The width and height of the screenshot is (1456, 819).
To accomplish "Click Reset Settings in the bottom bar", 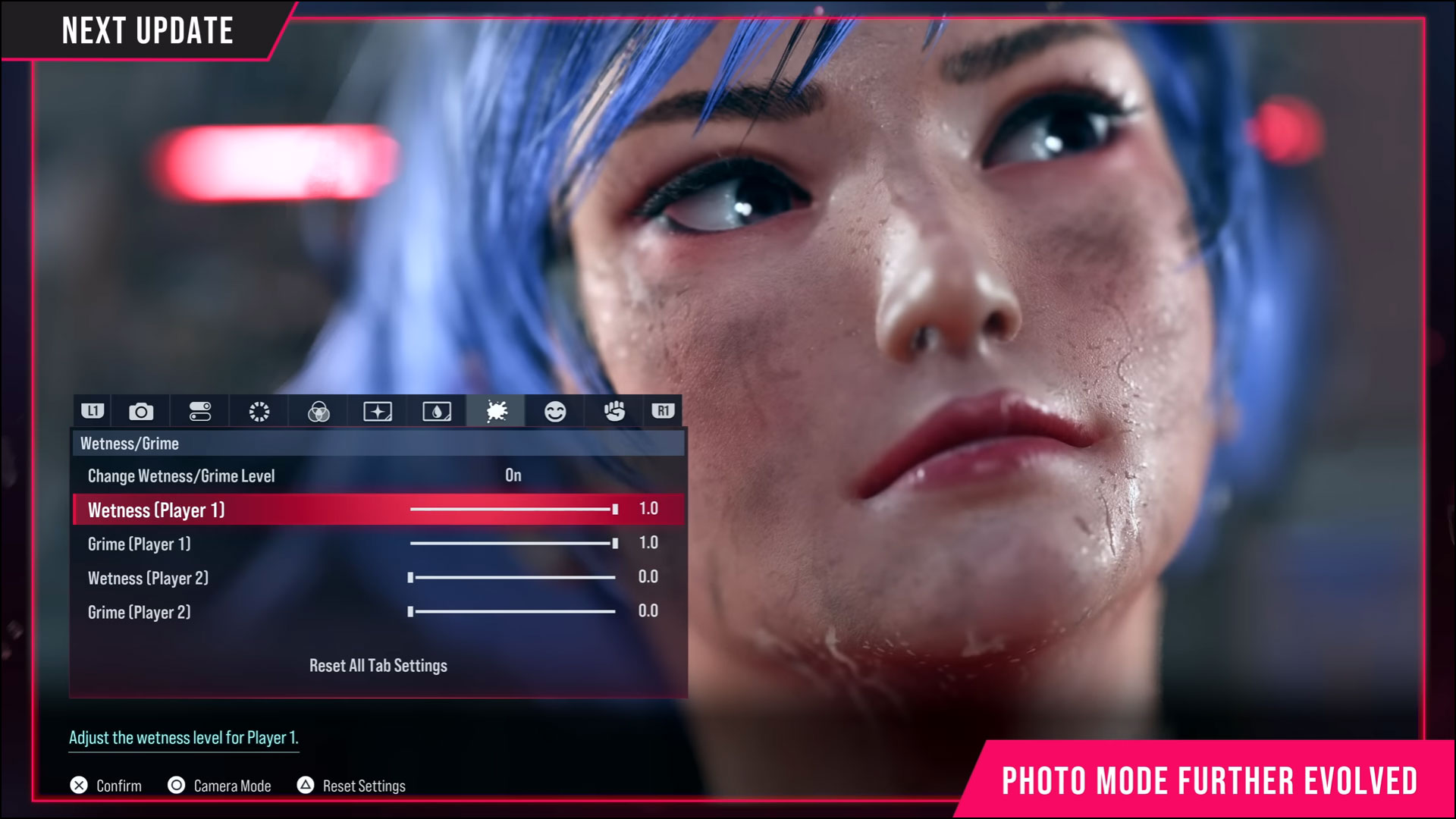I will pyautogui.click(x=351, y=786).
